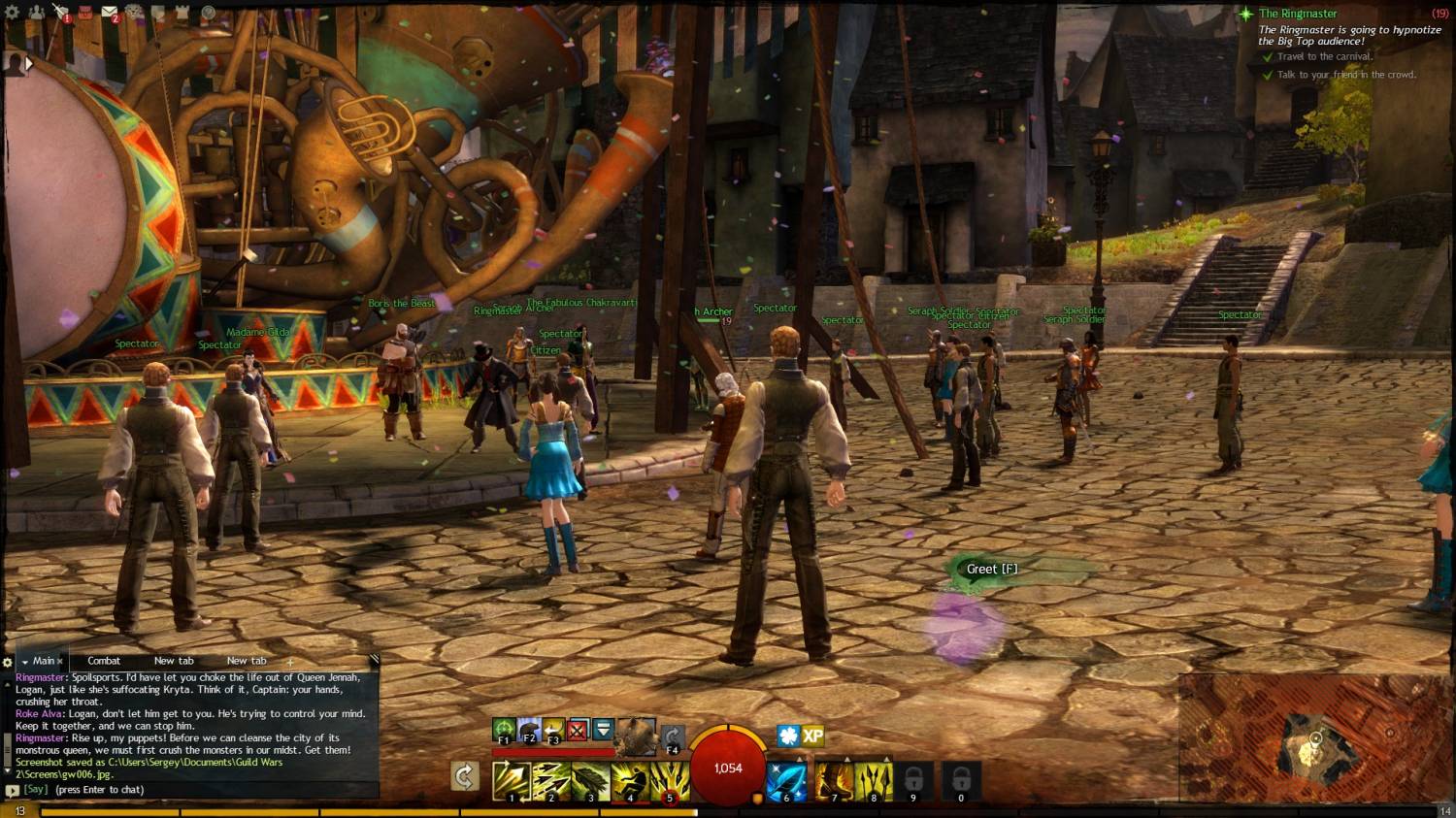
Task: Swap weapons with the arrow button
Action: pyautogui.click(x=465, y=776)
